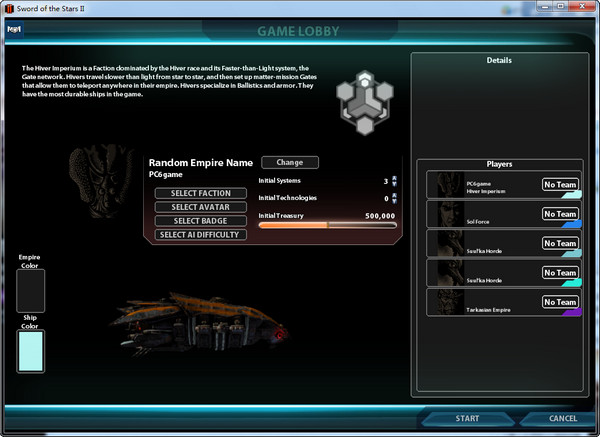
Task: Choose the Select Badge option
Action: 200,221
